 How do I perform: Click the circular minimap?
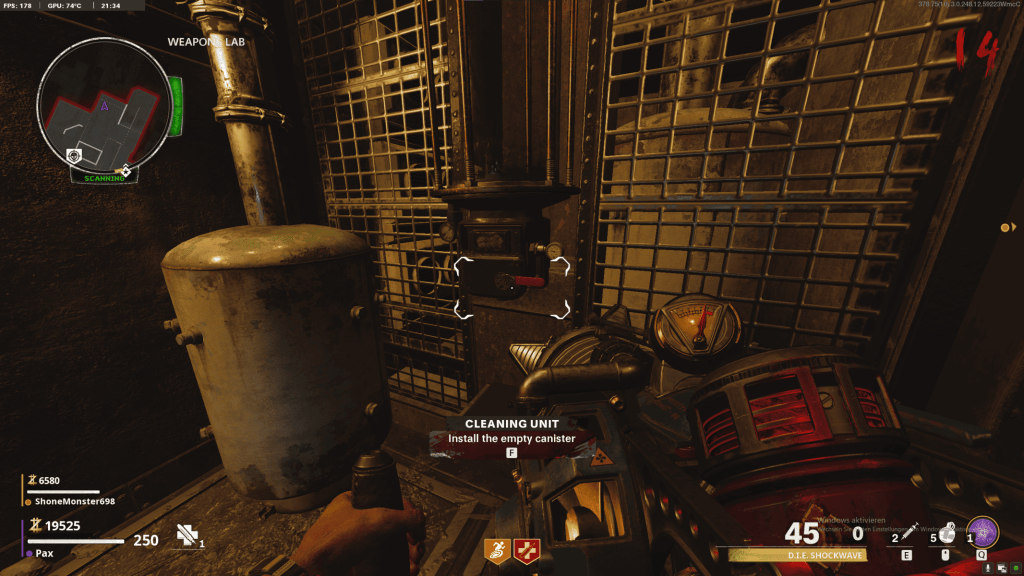coord(105,102)
